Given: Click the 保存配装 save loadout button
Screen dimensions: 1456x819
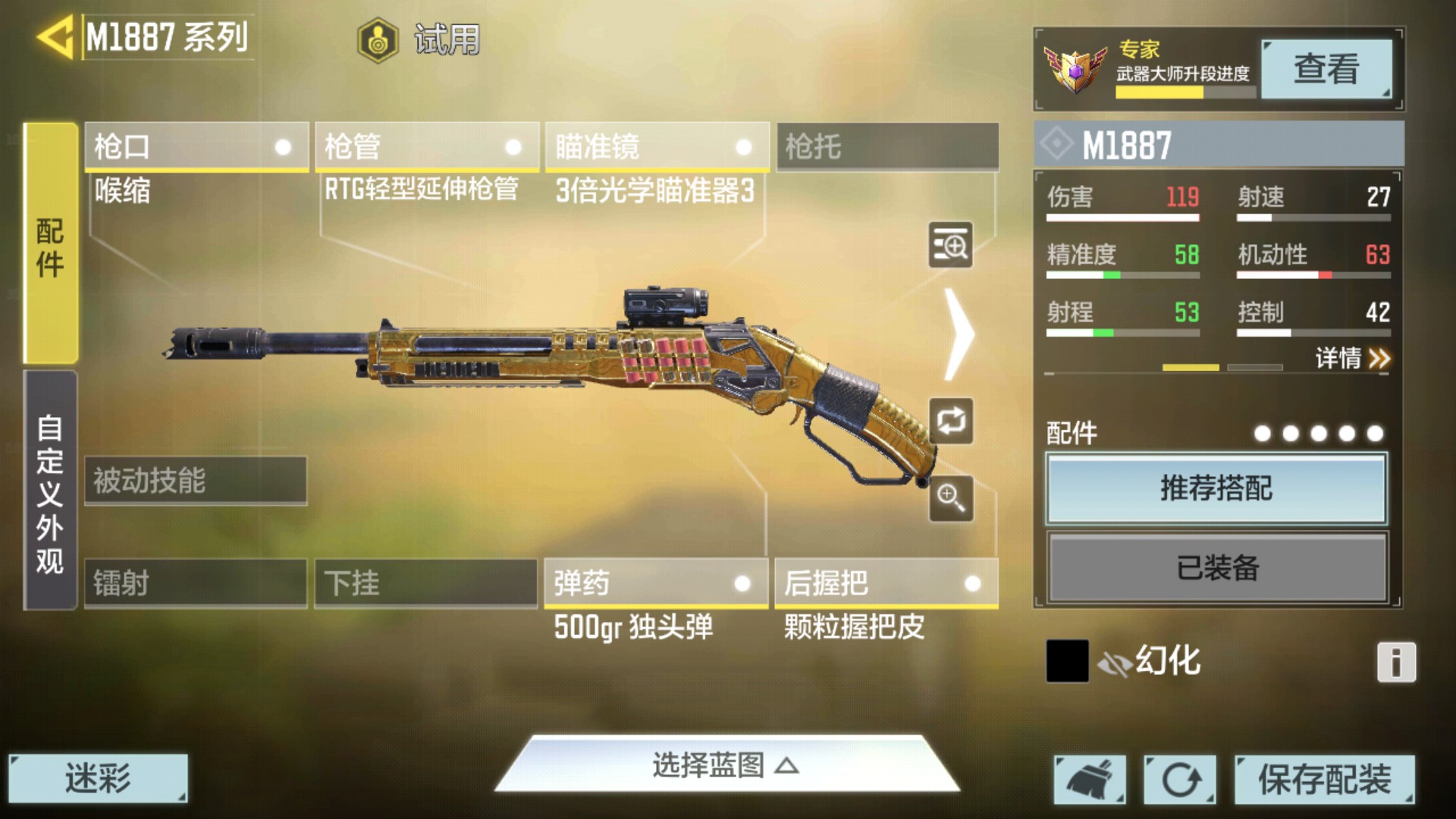Looking at the screenshot, I should (x=1324, y=779).
